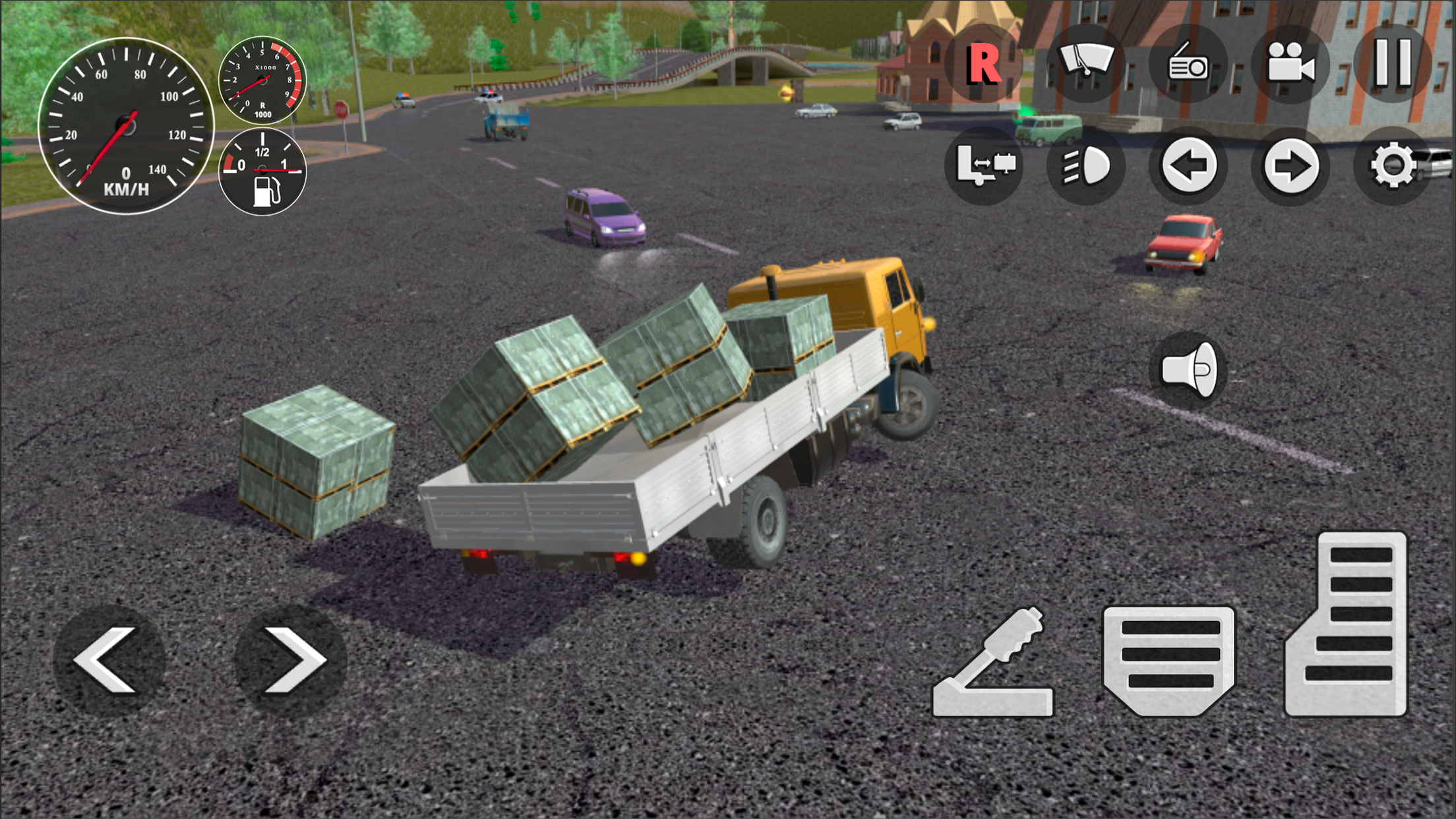The width and height of the screenshot is (1456, 819).
Task: Tap the tachometer gauge
Action: pyautogui.click(x=262, y=79)
